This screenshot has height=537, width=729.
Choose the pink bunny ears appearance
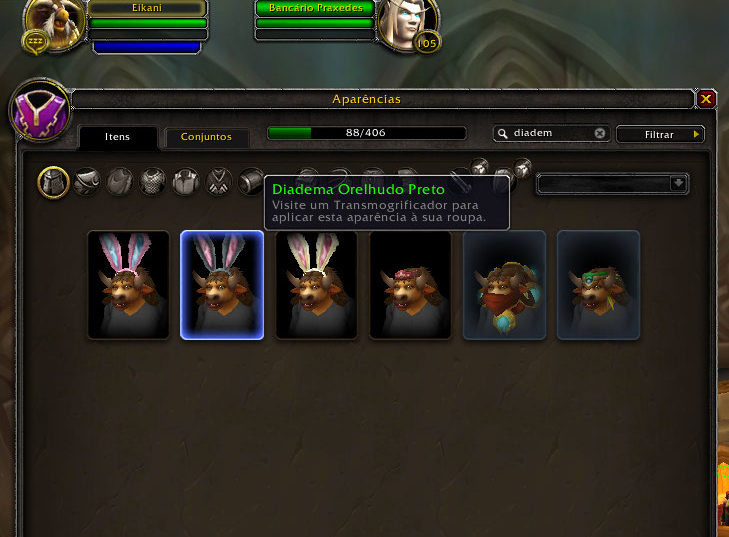(x=128, y=285)
